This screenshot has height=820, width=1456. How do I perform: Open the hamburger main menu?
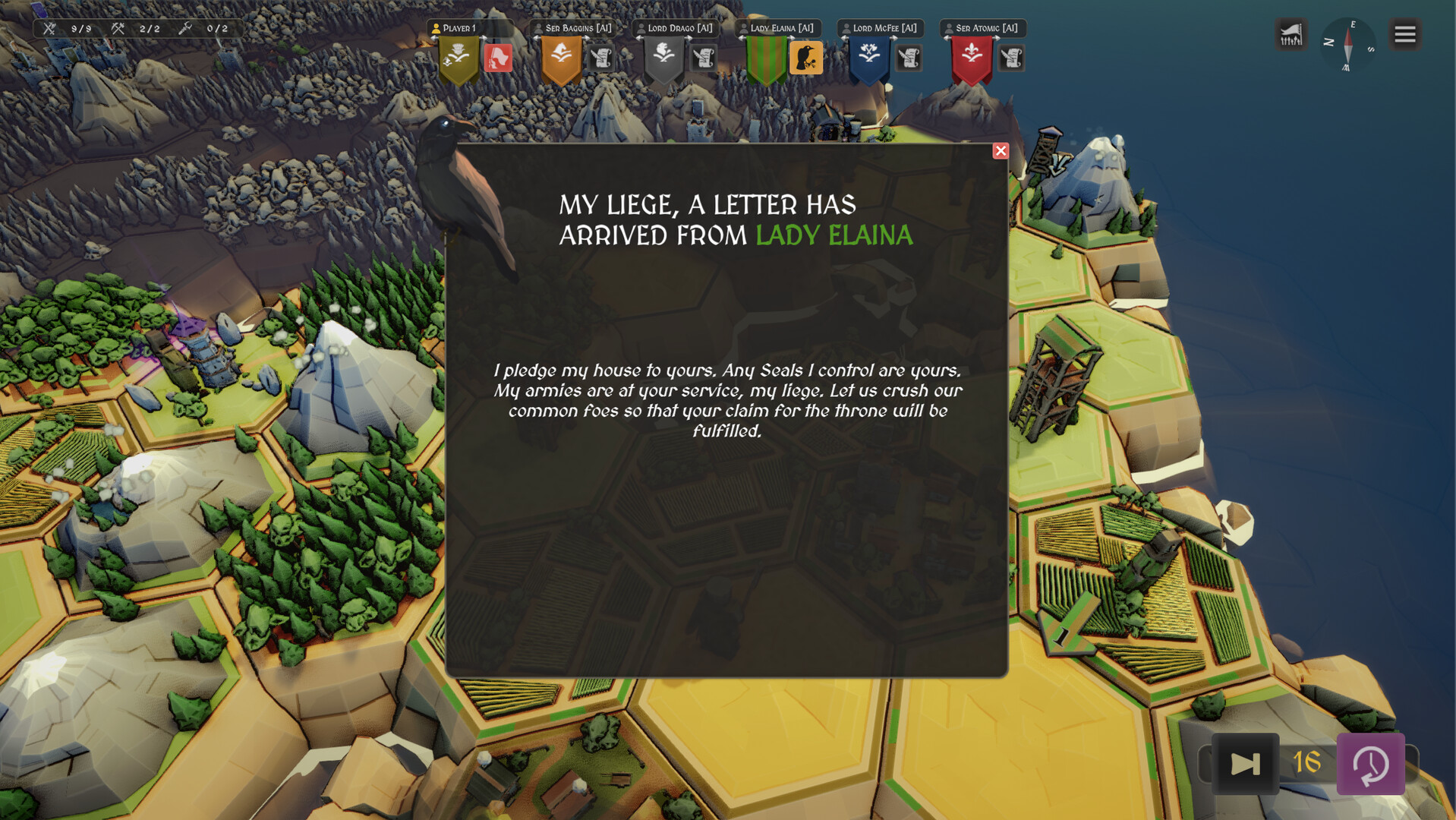point(1404,35)
